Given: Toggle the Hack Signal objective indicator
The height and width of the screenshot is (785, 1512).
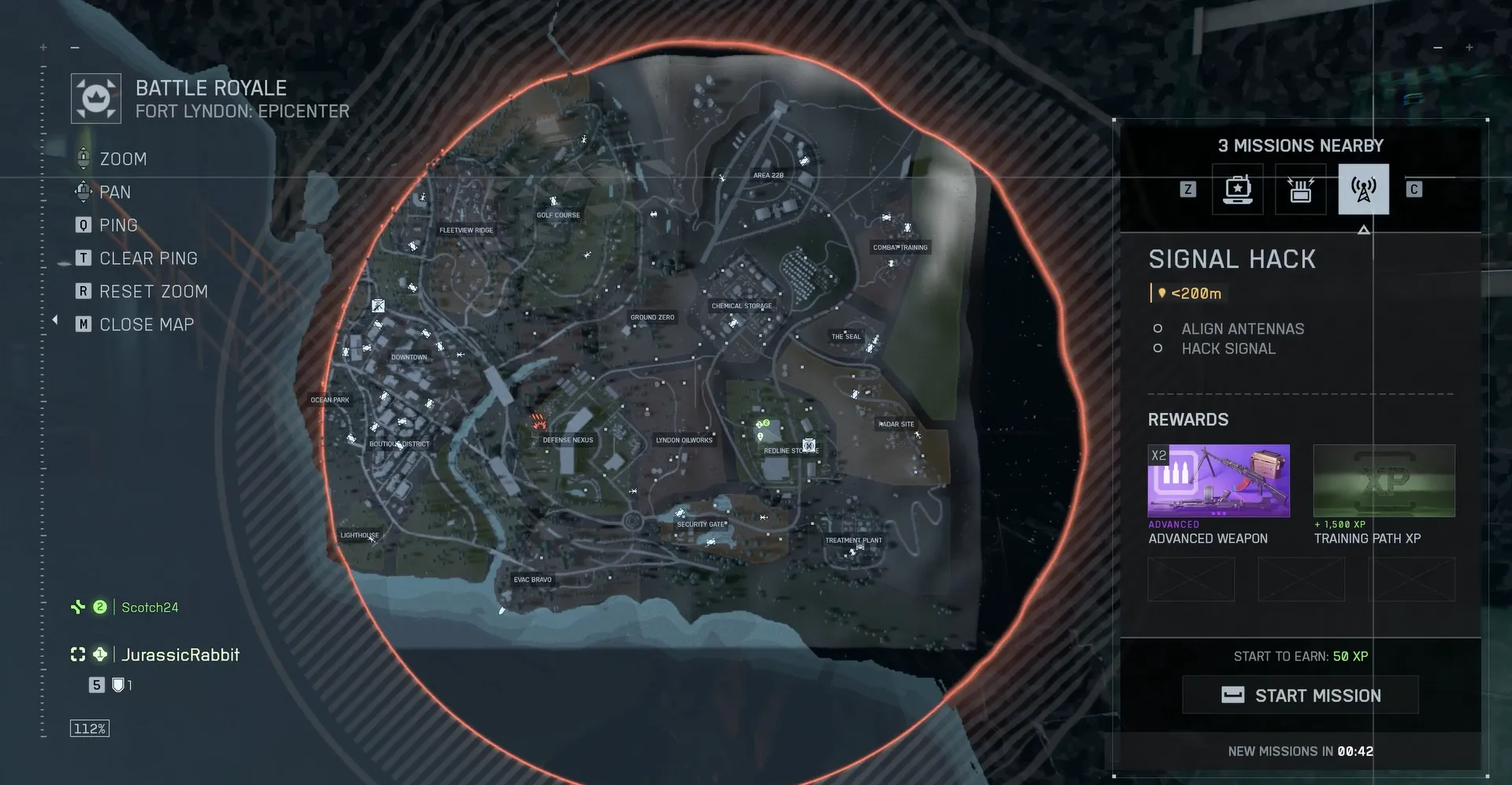Looking at the screenshot, I should click(x=1158, y=348).
